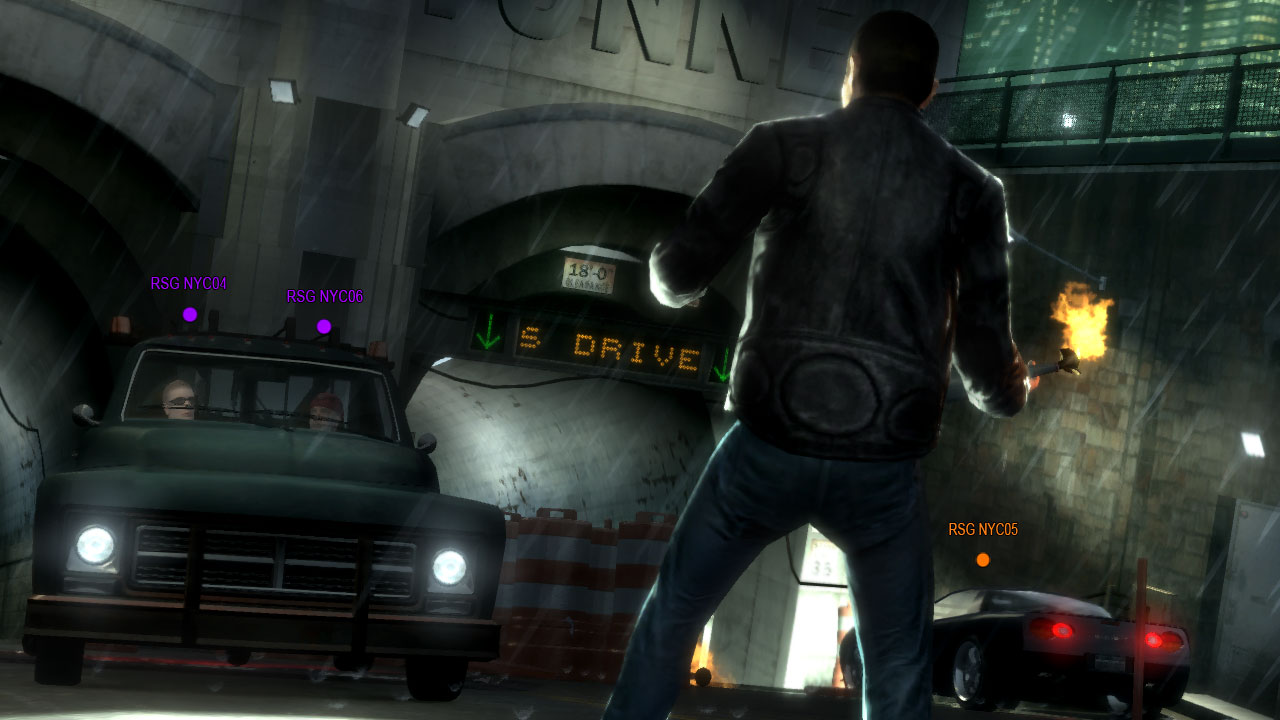Select the orange RSG NYC05 player tag
The width and height of the screenshot is (1280, 720).
tap(983, 530)
